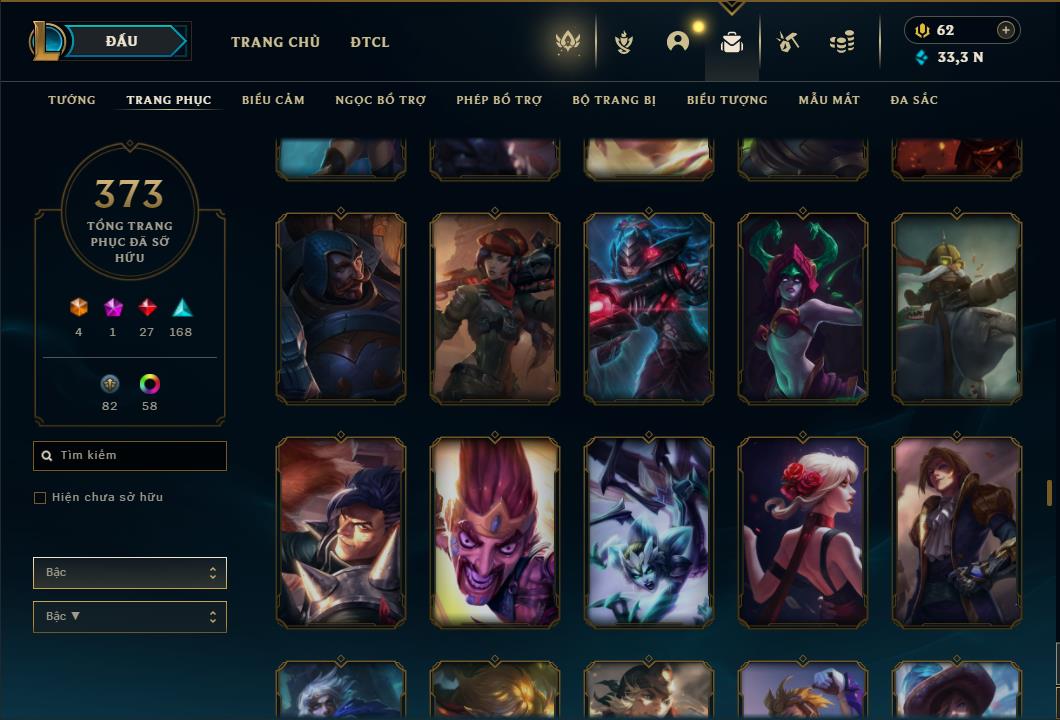Choose the green-horned sorceress skin card
The image size is (1060, 720).
coord(803,308)
